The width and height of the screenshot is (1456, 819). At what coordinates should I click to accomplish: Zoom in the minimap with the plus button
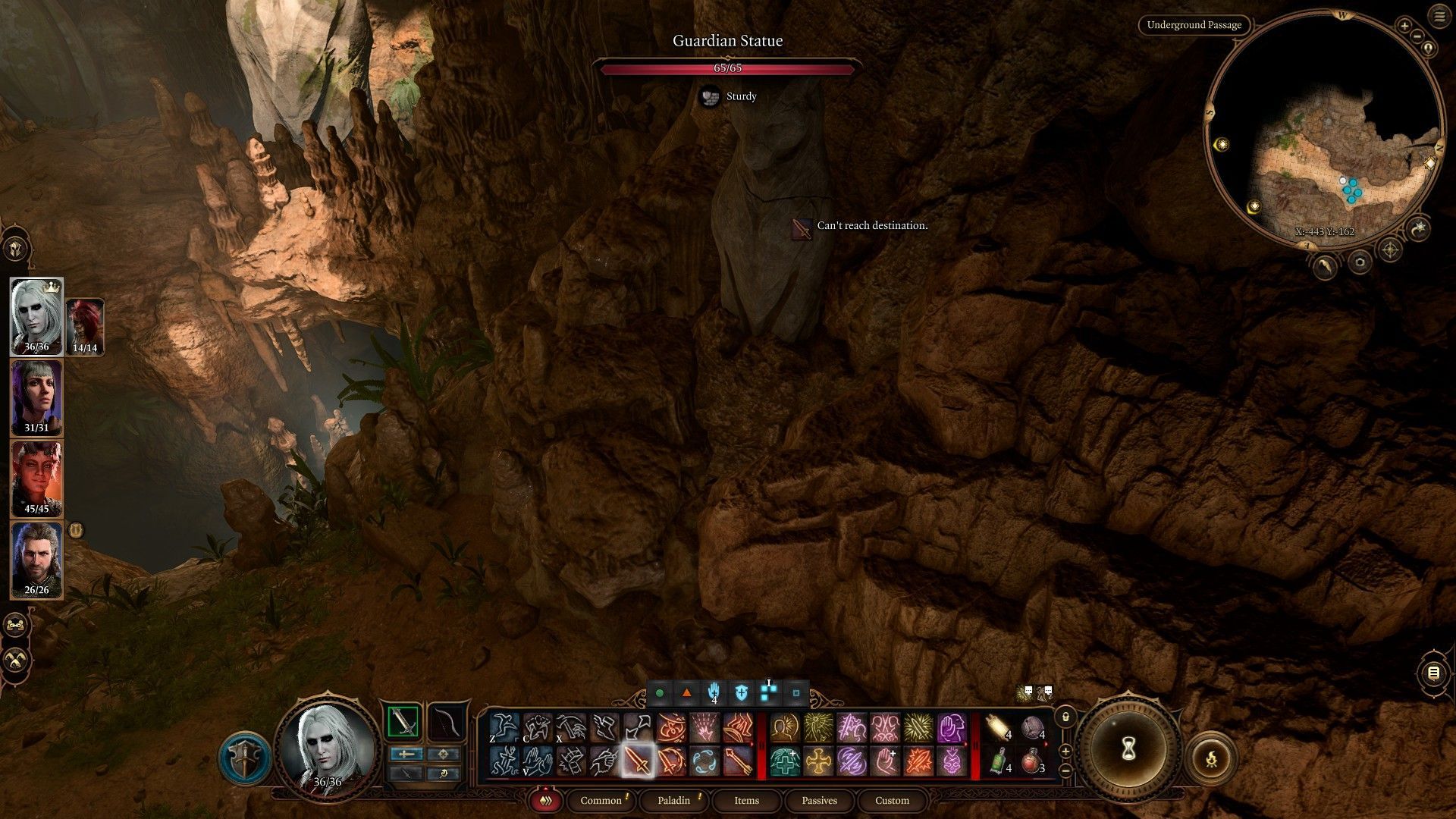1404,27
